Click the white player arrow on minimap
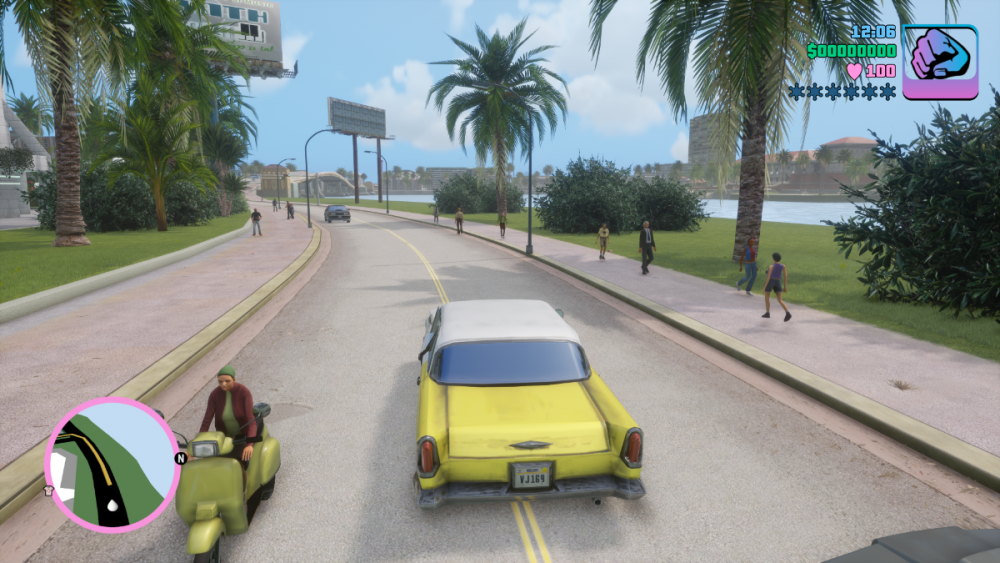 [111, 507]
